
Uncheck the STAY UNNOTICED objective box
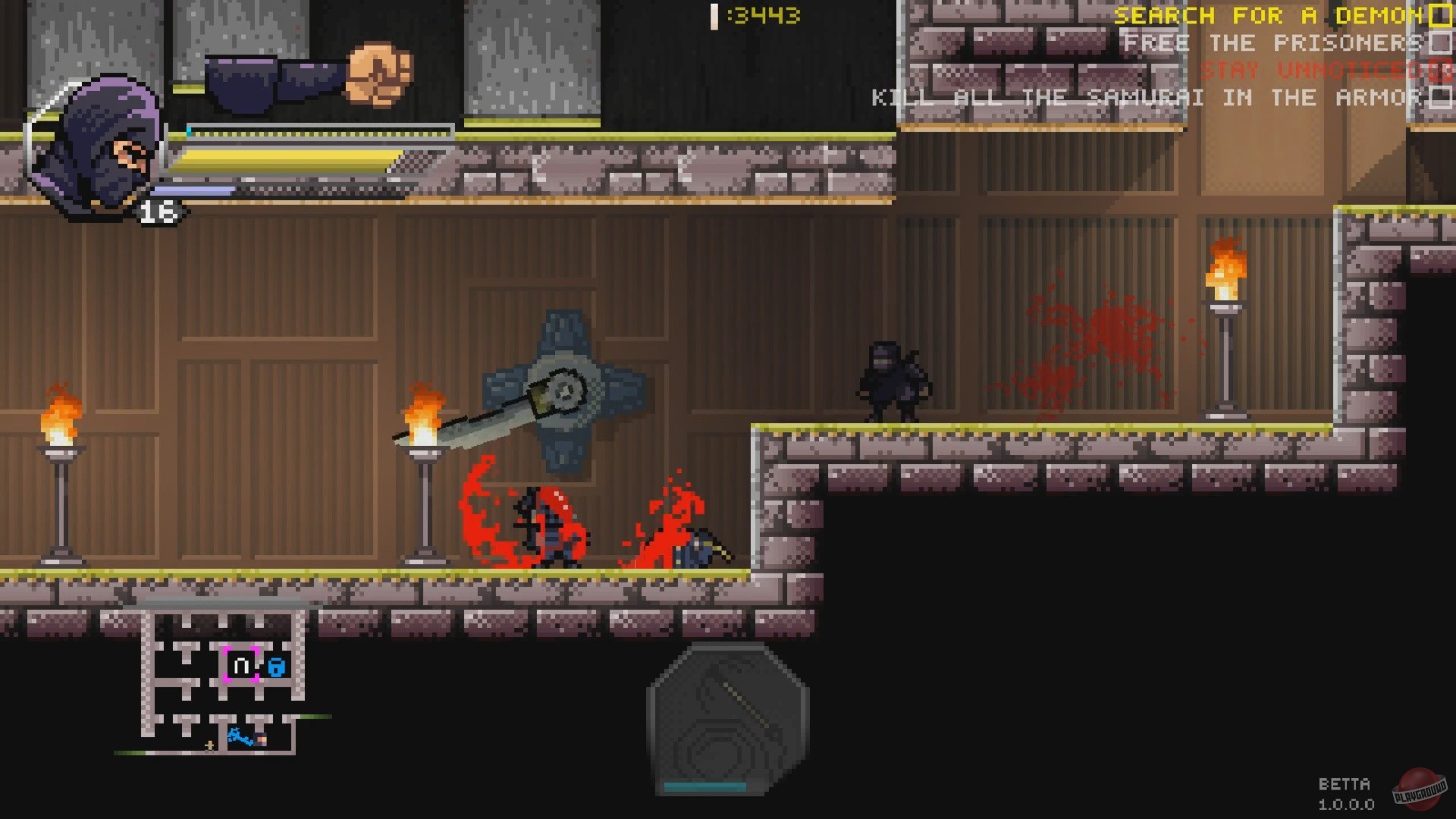[1439, 71]
